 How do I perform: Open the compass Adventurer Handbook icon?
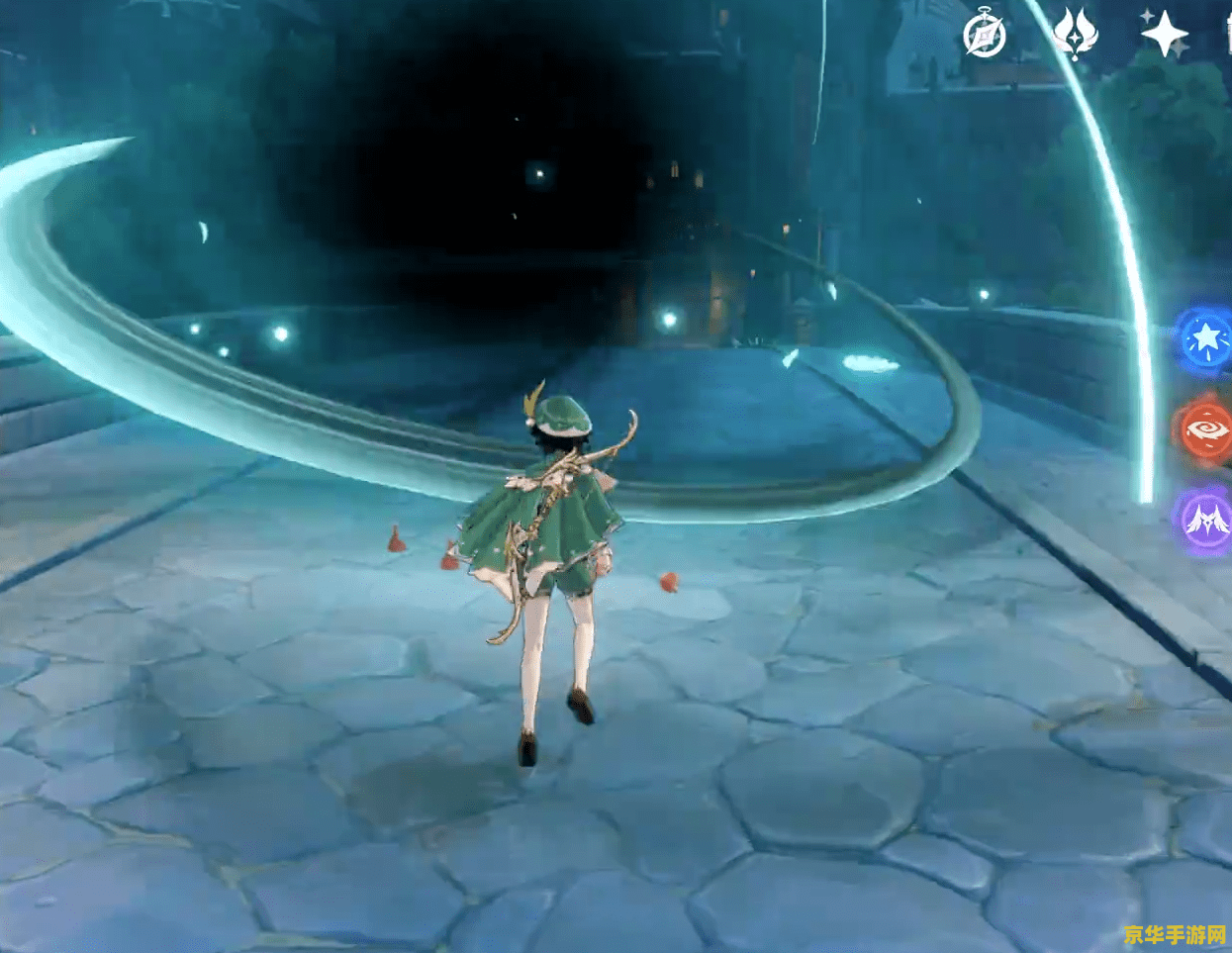click(x=984, y=37)
